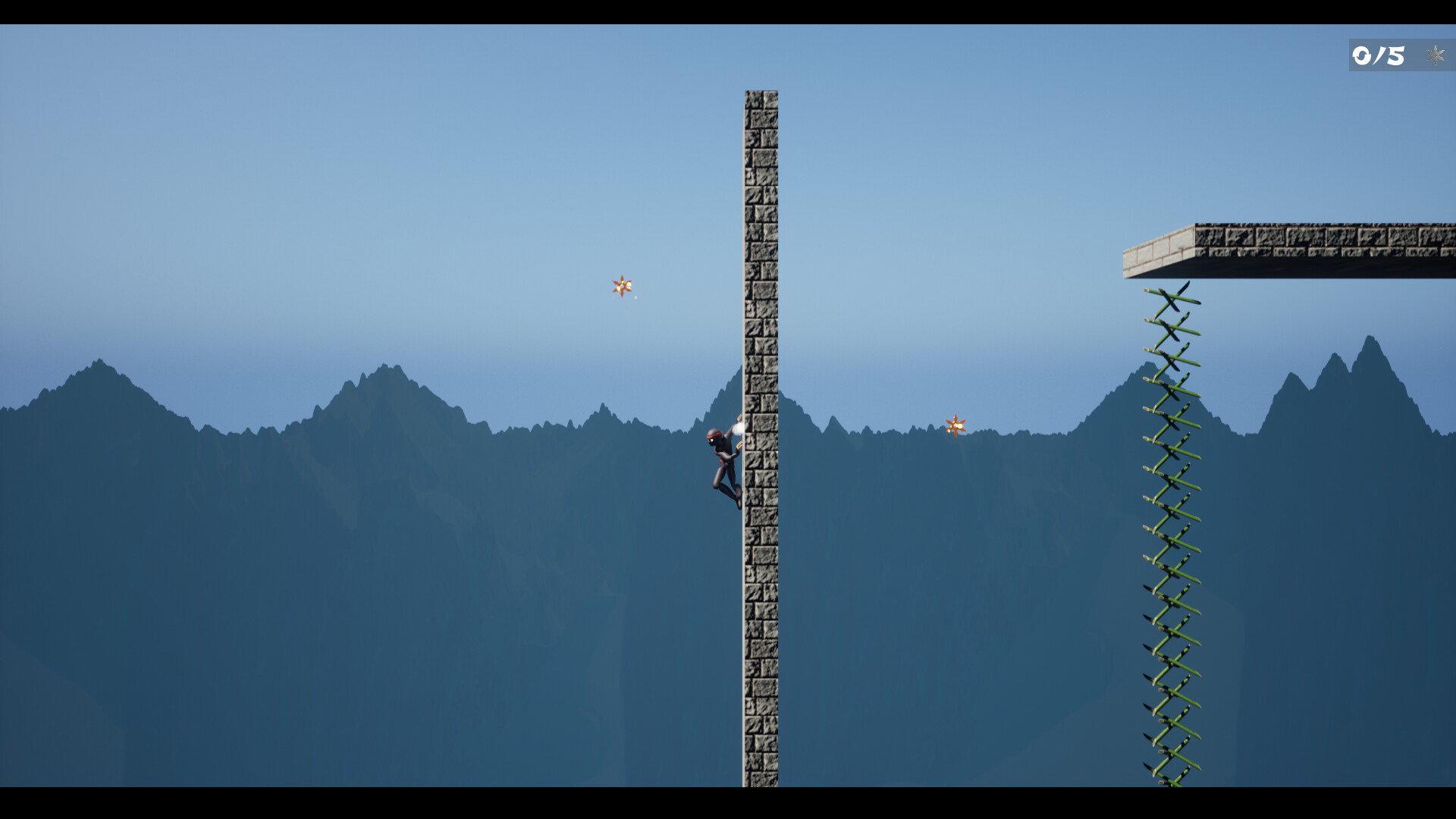Click the ninja's glowing white eye
This screenshot has width=1456, height=819.
711,440
